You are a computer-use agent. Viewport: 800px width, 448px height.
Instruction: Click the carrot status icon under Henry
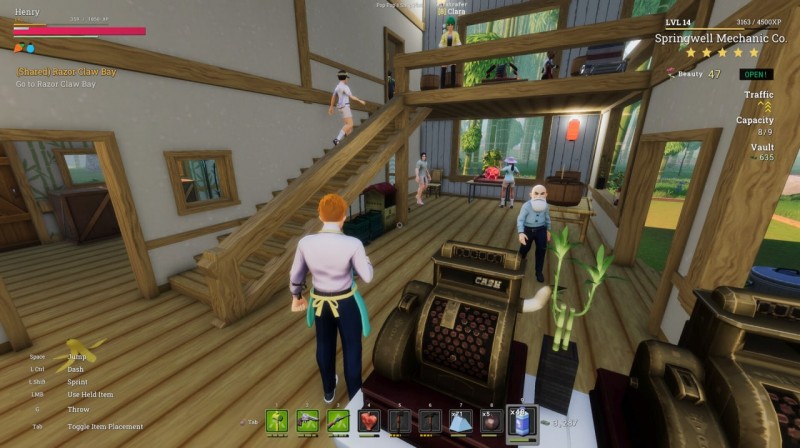click(18, 48)
